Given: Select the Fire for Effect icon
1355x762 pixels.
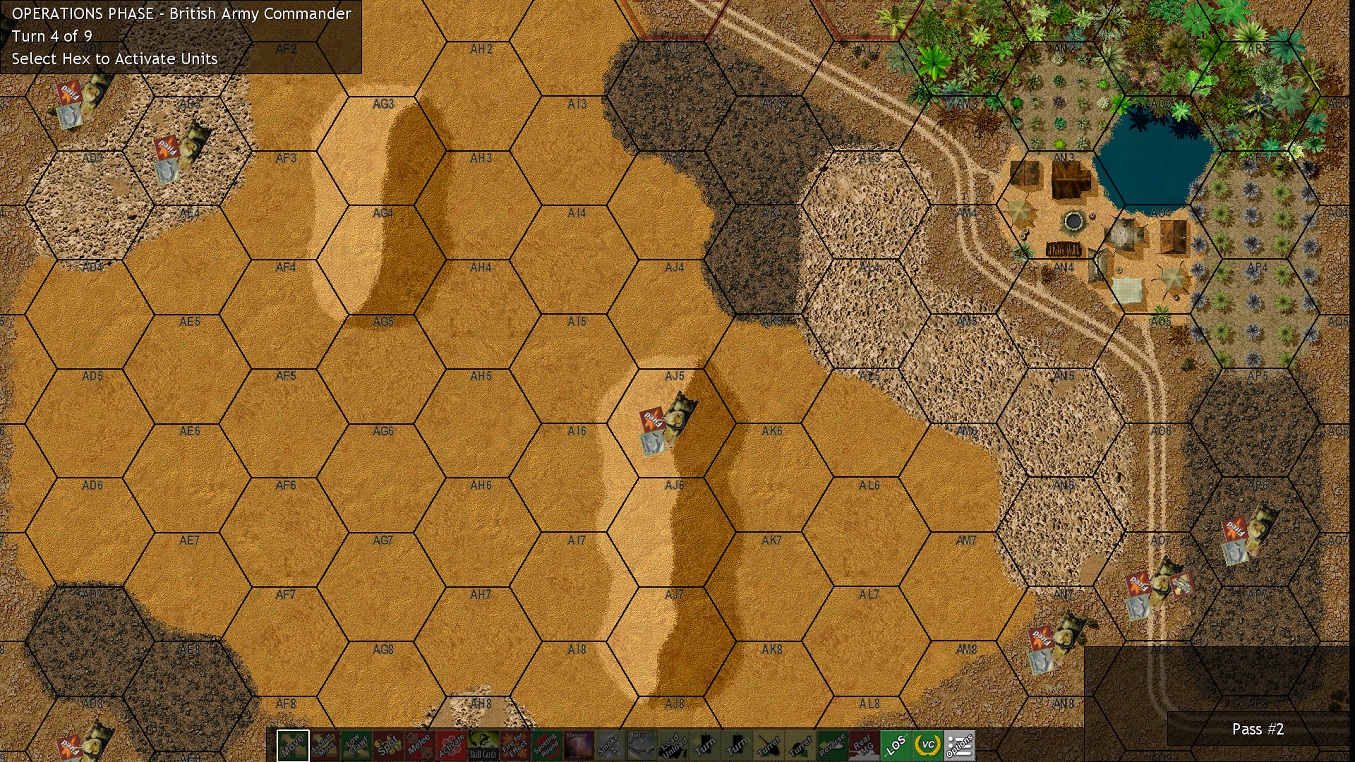Looking at the screenshot, I should pos(516,744).
